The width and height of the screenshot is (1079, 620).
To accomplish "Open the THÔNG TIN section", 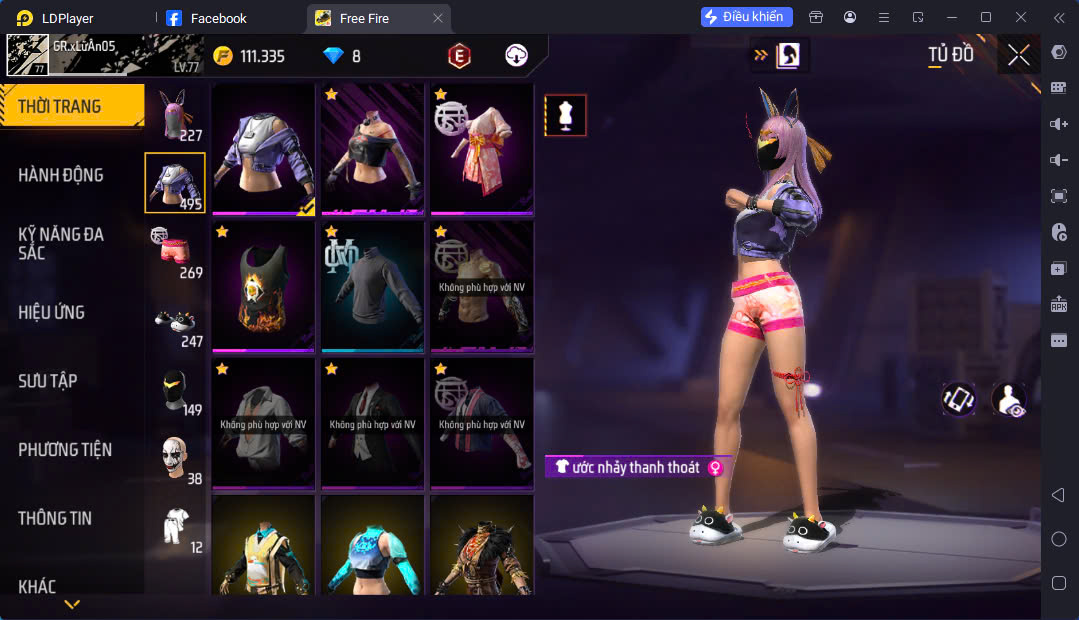I will [x=55, y=518].
